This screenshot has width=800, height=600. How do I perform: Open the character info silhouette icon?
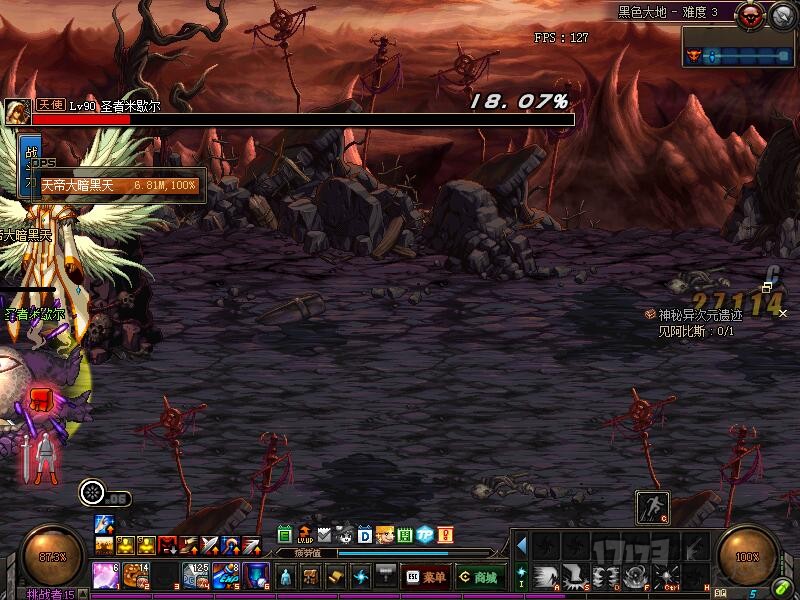coord(286,577)
